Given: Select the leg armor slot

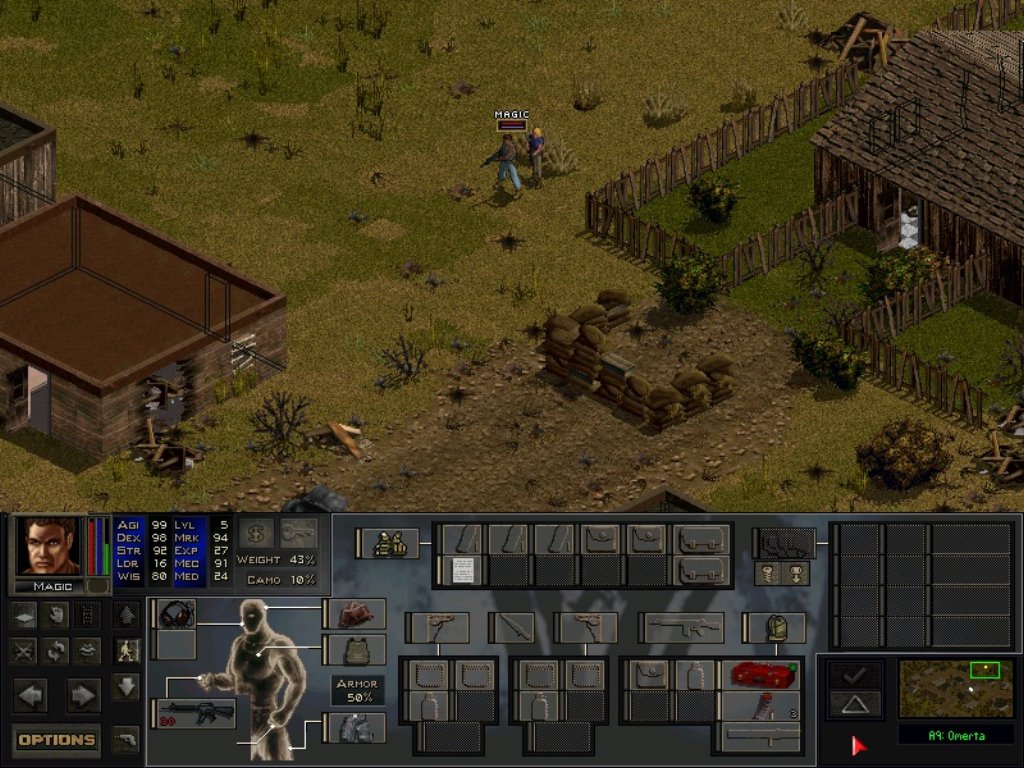Looking at the screenshot, I should tap(357, 727).
